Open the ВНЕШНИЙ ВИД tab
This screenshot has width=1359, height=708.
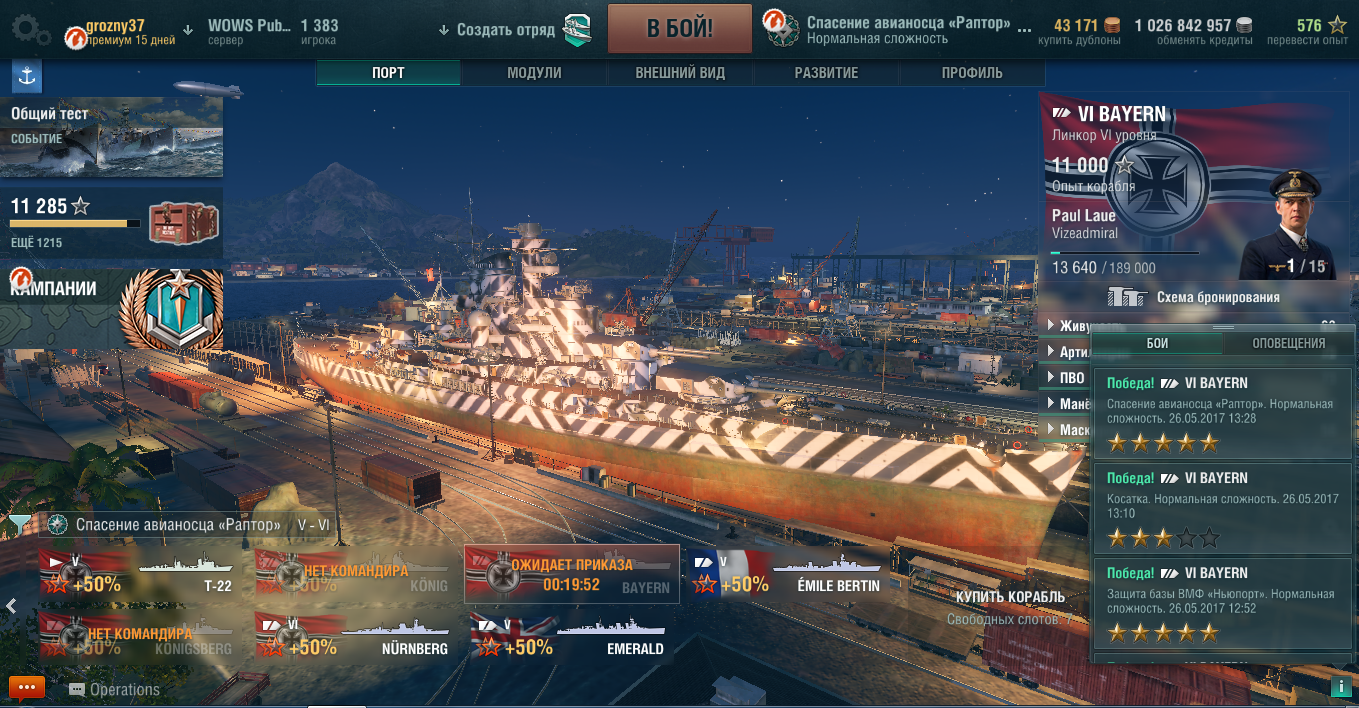point(680,73)
